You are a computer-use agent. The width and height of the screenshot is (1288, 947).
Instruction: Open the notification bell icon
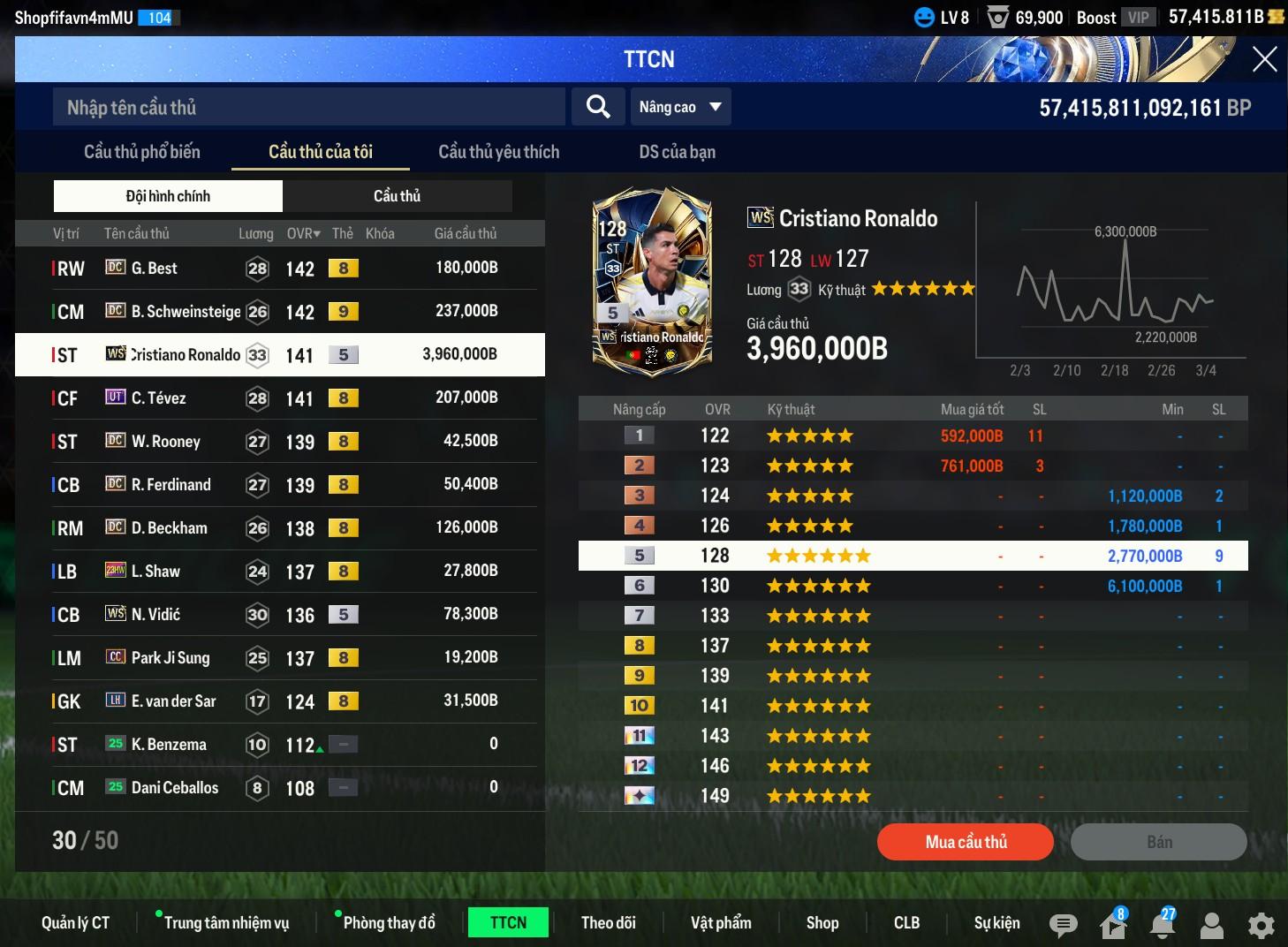[x=1163, y=924]
